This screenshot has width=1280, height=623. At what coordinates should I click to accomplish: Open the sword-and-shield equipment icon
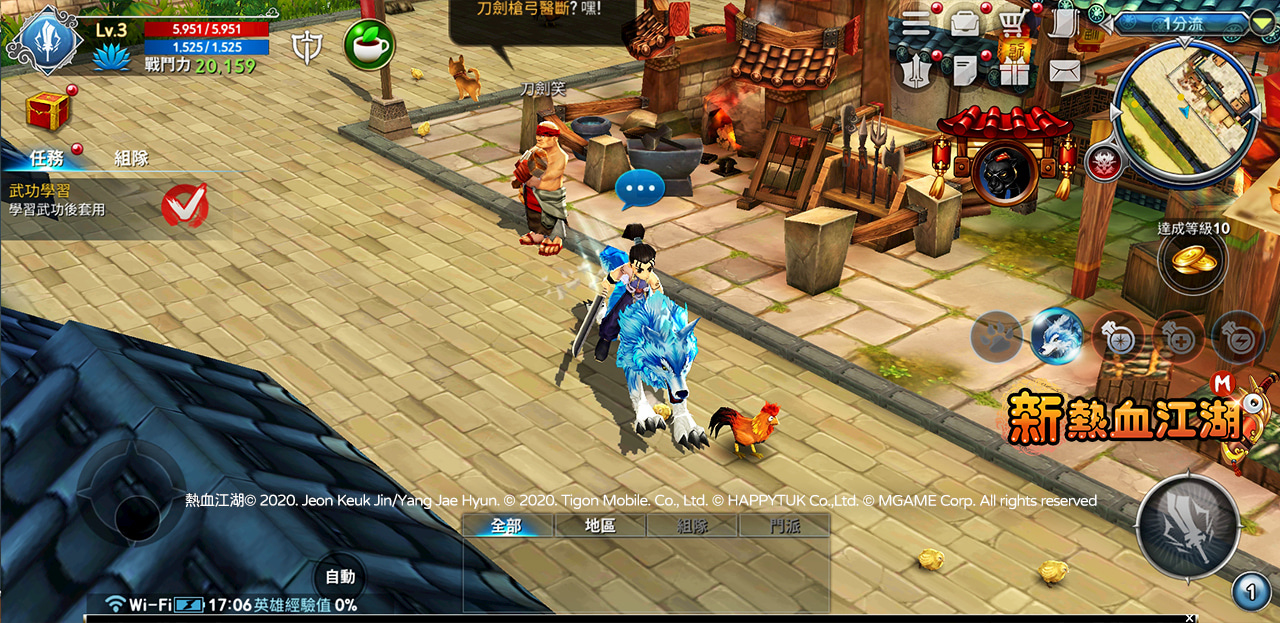coord(916,71)
